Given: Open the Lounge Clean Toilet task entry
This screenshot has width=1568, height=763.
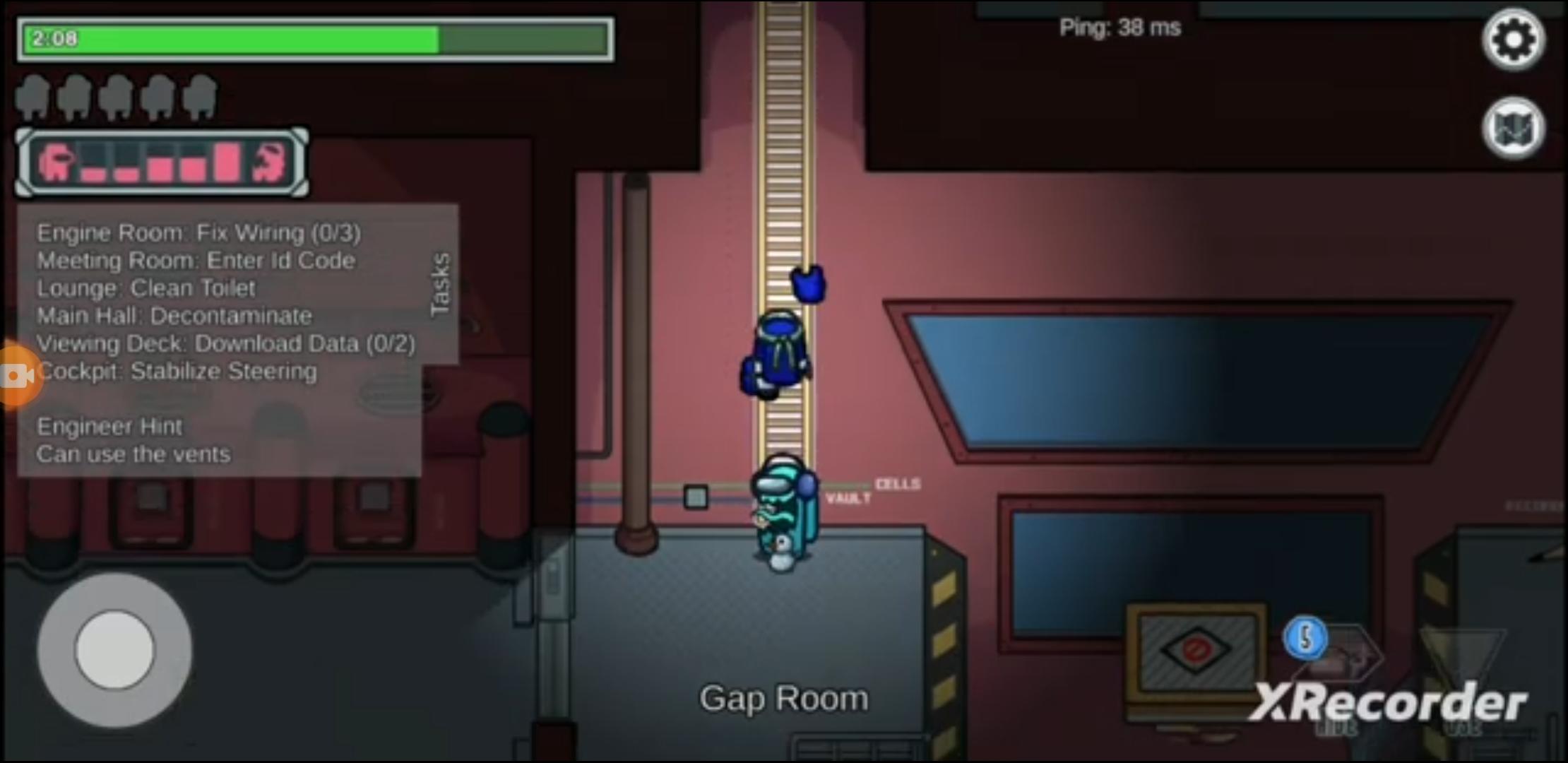Looking at the screenshot, I should tap(145, 288).
